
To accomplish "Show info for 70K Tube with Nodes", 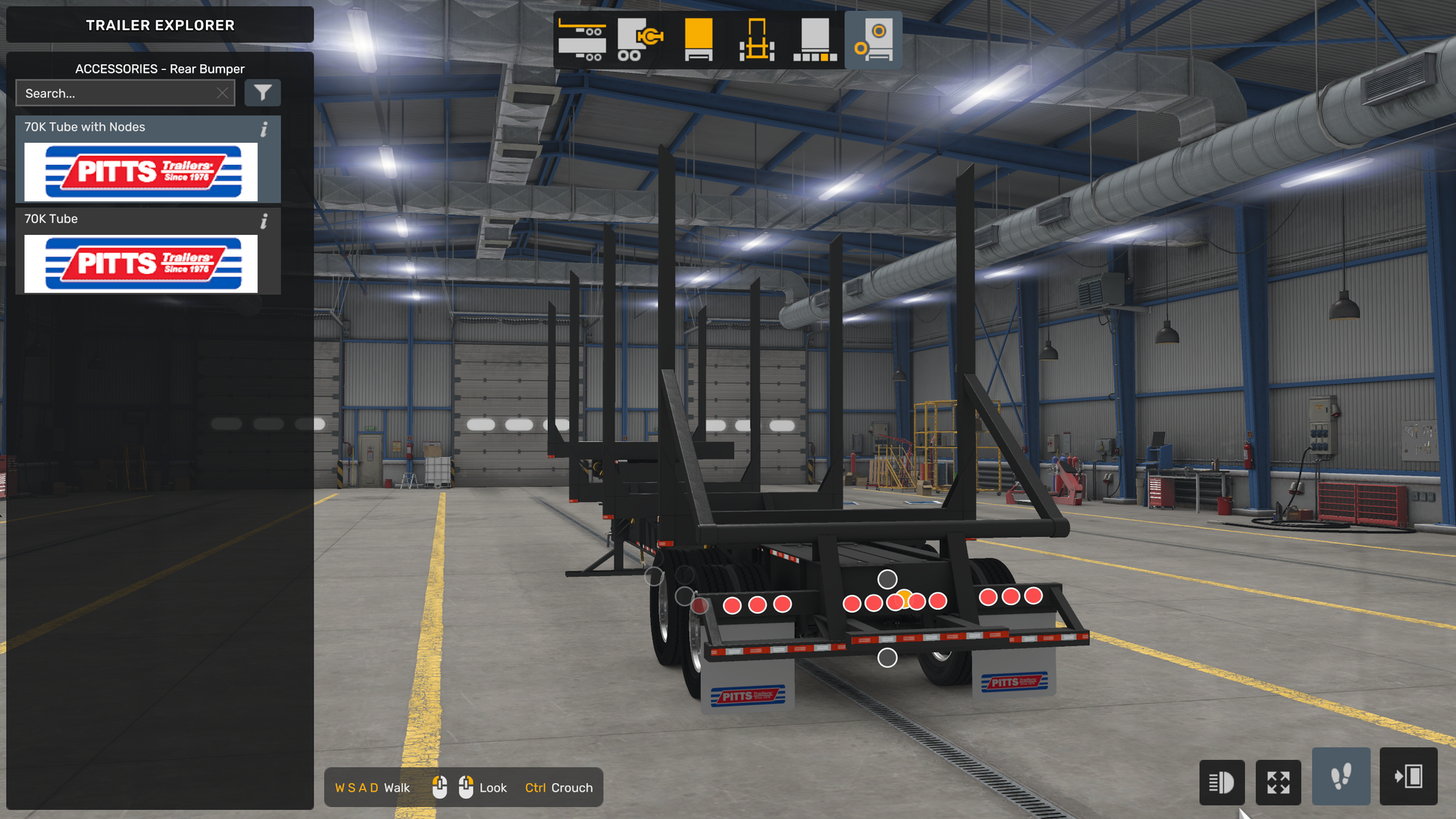I will (x=264, y=129).
